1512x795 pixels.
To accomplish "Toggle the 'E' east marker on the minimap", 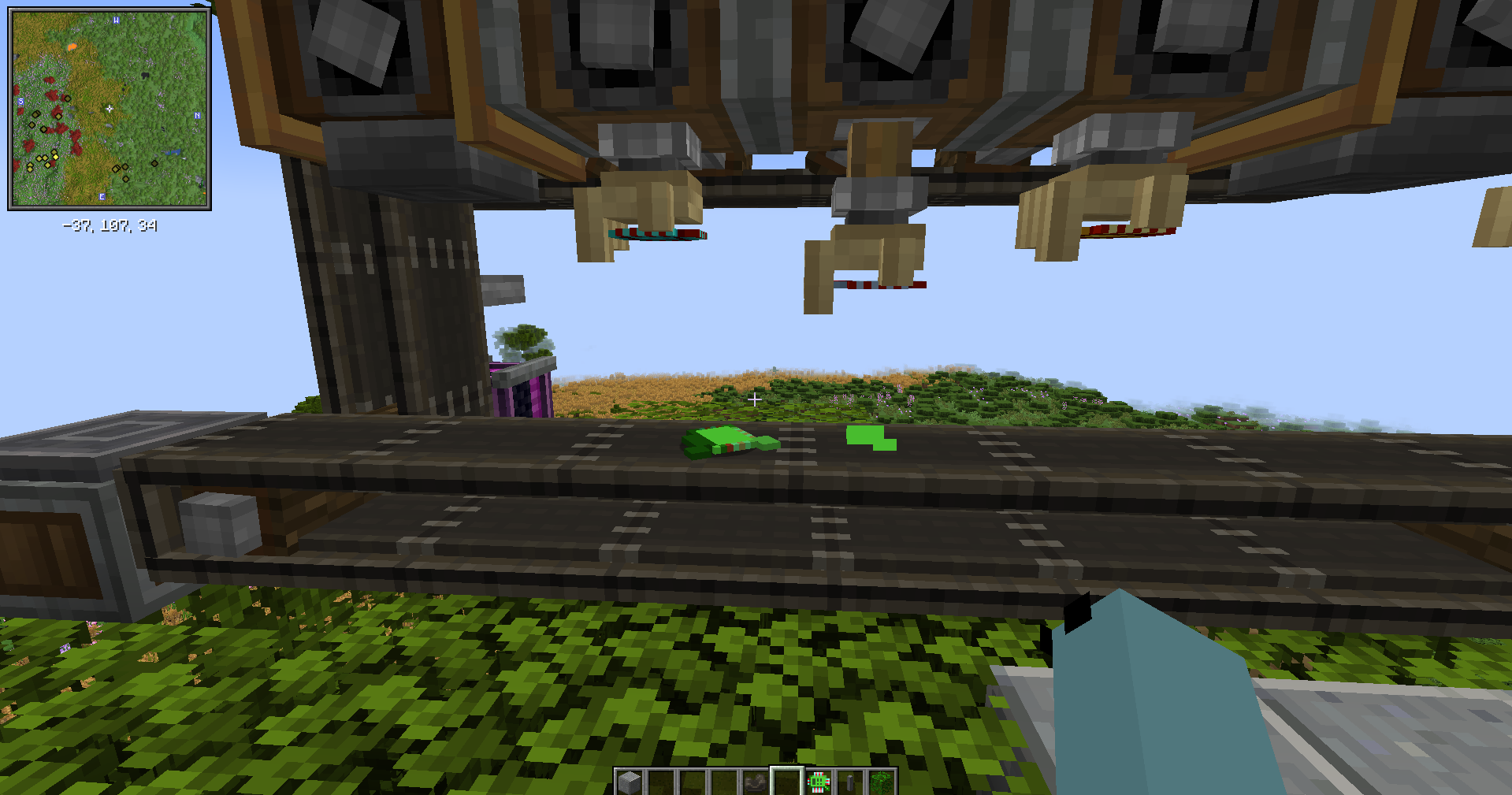I will pyautogui.click(x=102, y=197).
